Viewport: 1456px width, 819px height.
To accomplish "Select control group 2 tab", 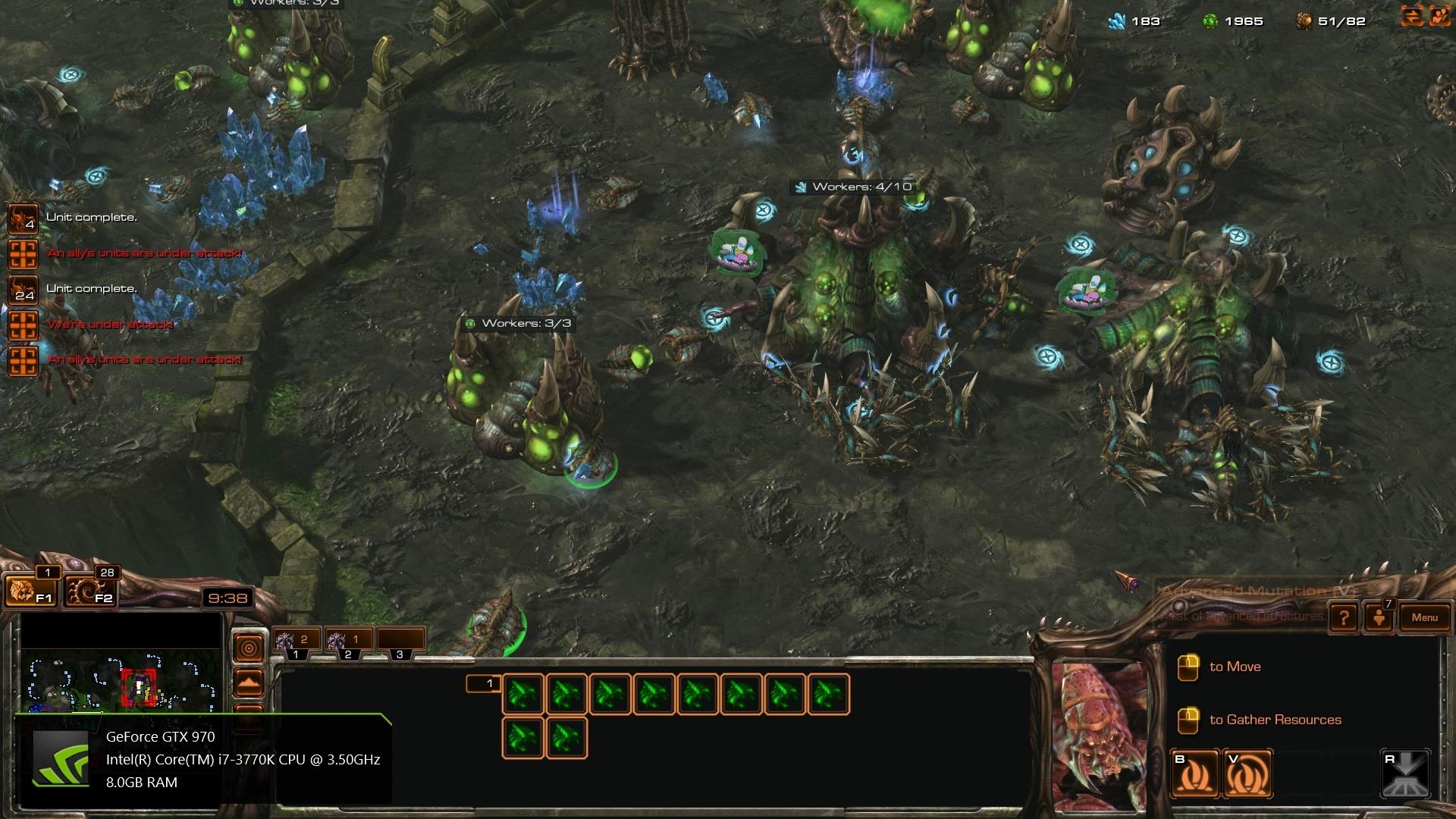I will pyautogui.click(x=348, y=642).
